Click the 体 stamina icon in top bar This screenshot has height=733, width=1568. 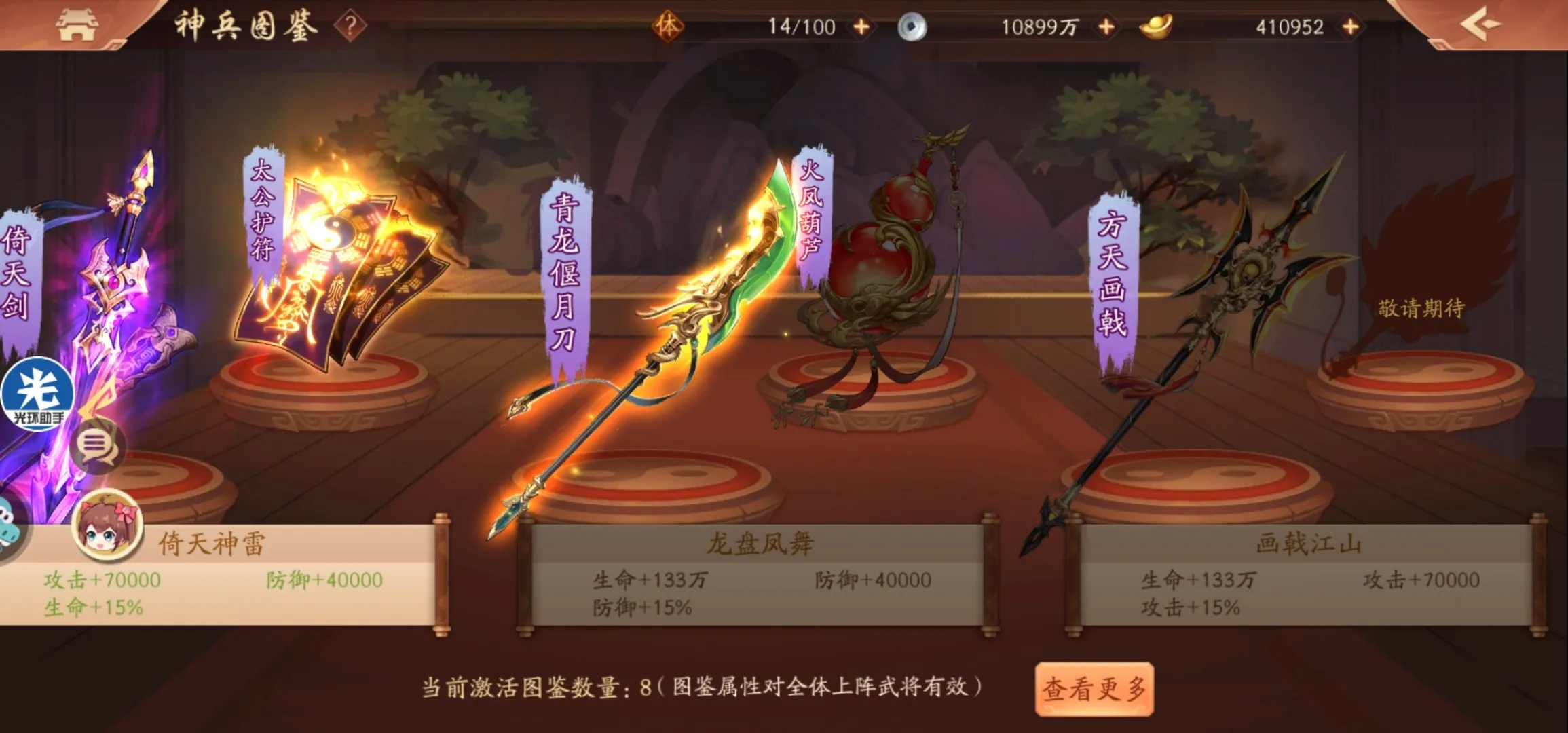coord(669,27)
